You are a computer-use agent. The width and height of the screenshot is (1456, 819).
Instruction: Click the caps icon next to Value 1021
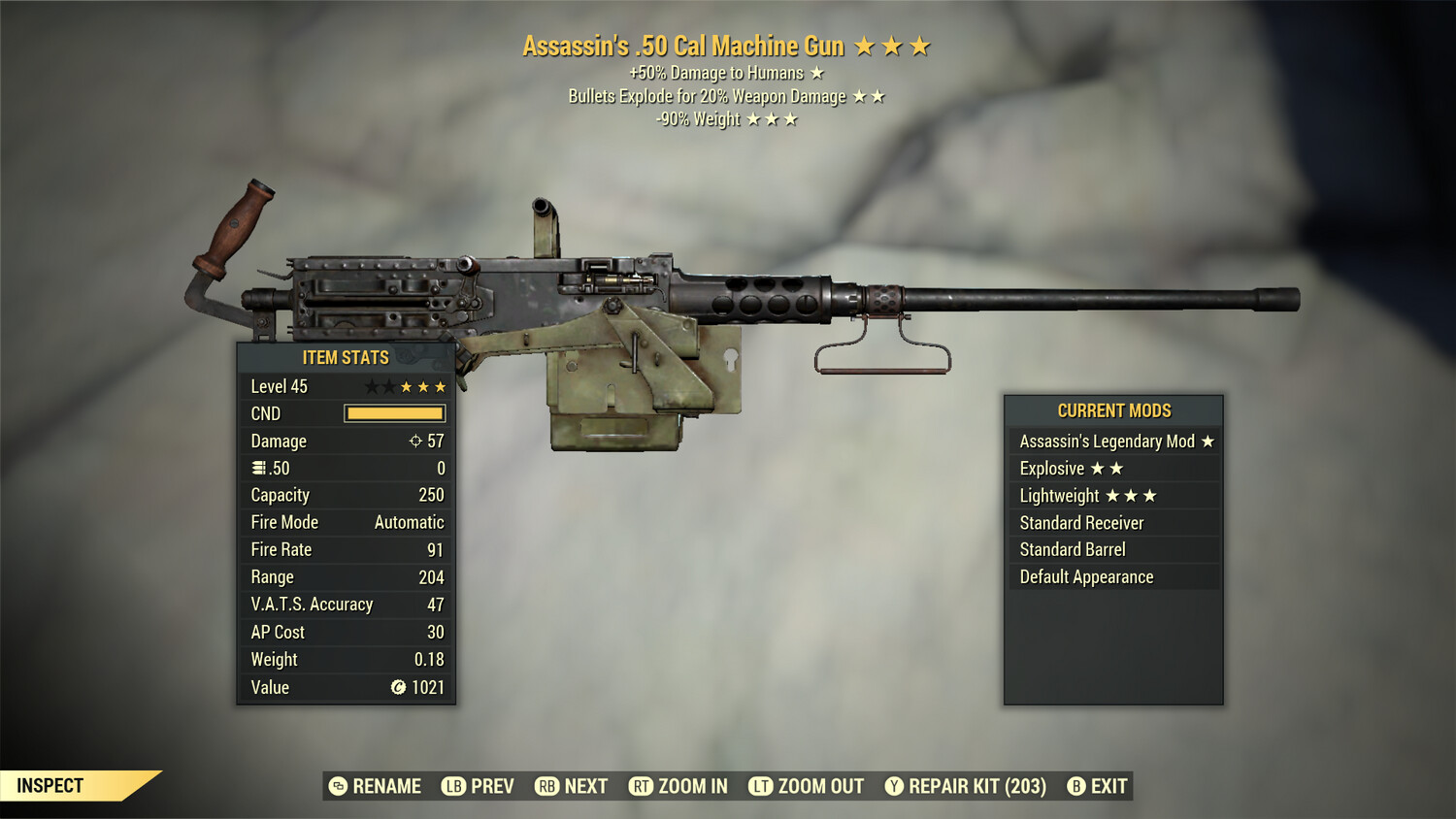click(398, 688)
